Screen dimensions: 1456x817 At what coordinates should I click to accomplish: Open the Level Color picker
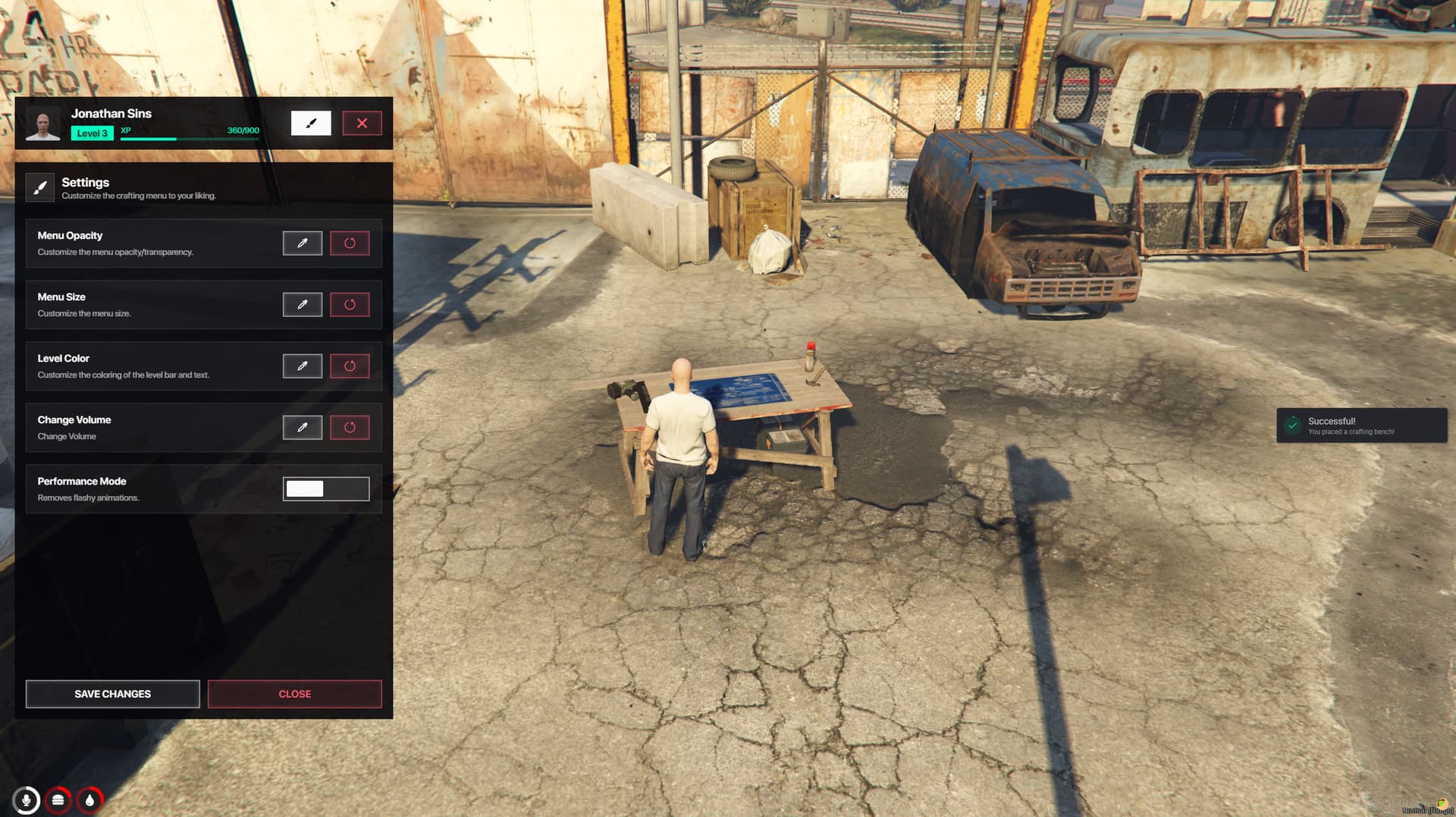[x=302, y=366]
